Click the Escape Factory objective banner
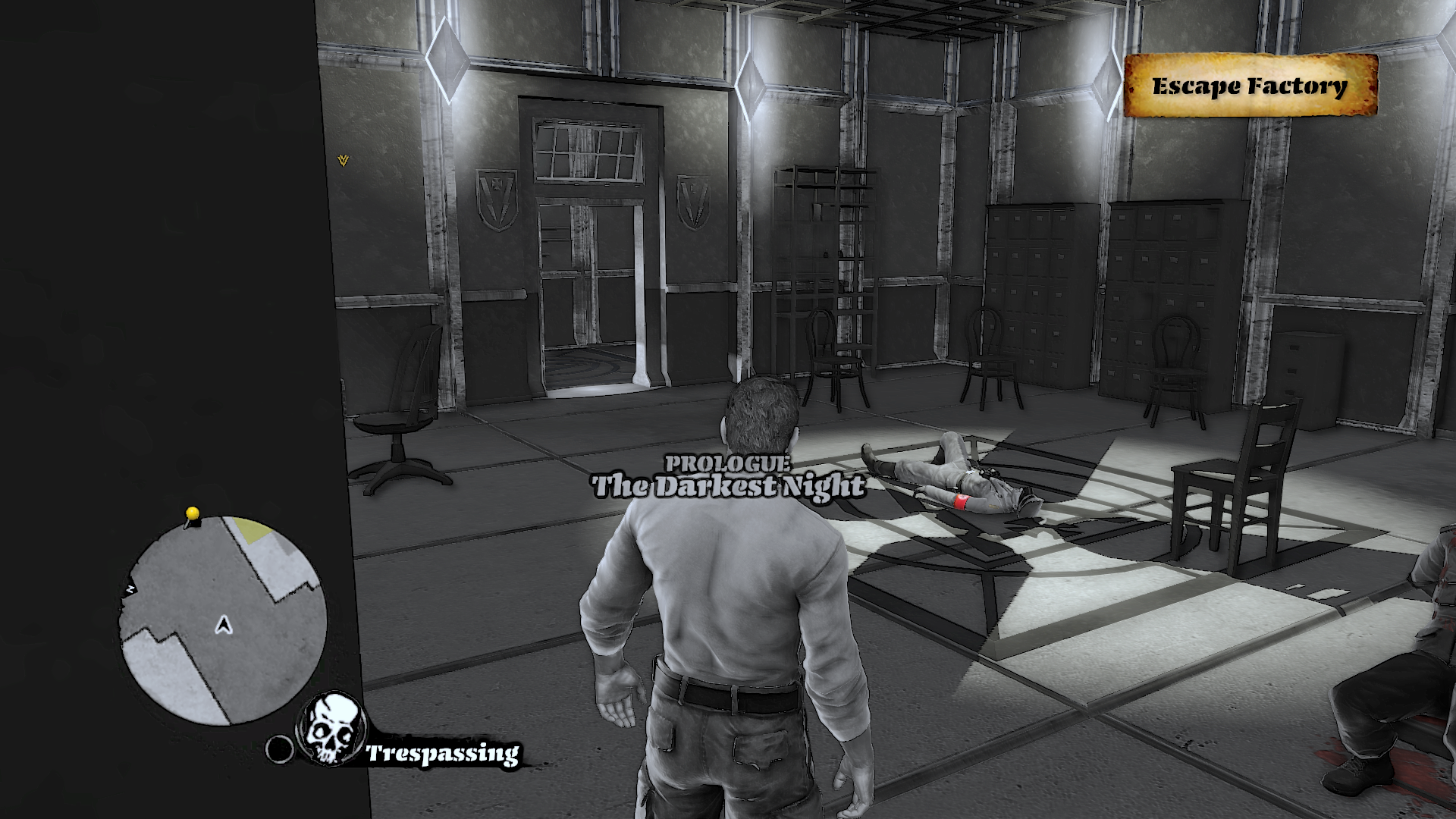Screen dimensions: 1456x819 1250,86
